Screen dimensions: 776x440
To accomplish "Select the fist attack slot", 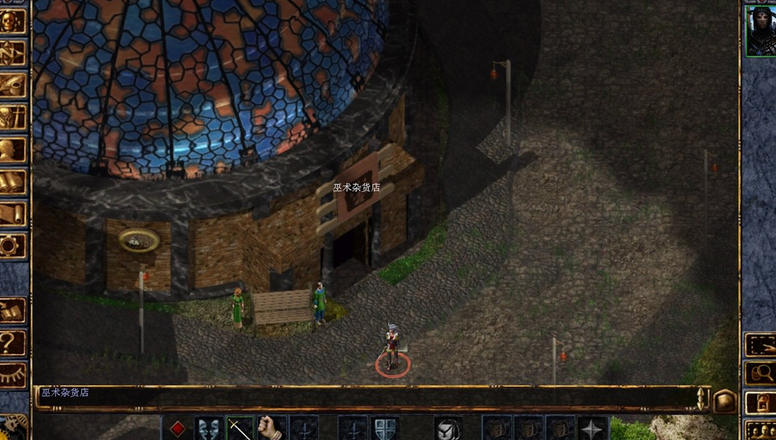I will point(272,428).
